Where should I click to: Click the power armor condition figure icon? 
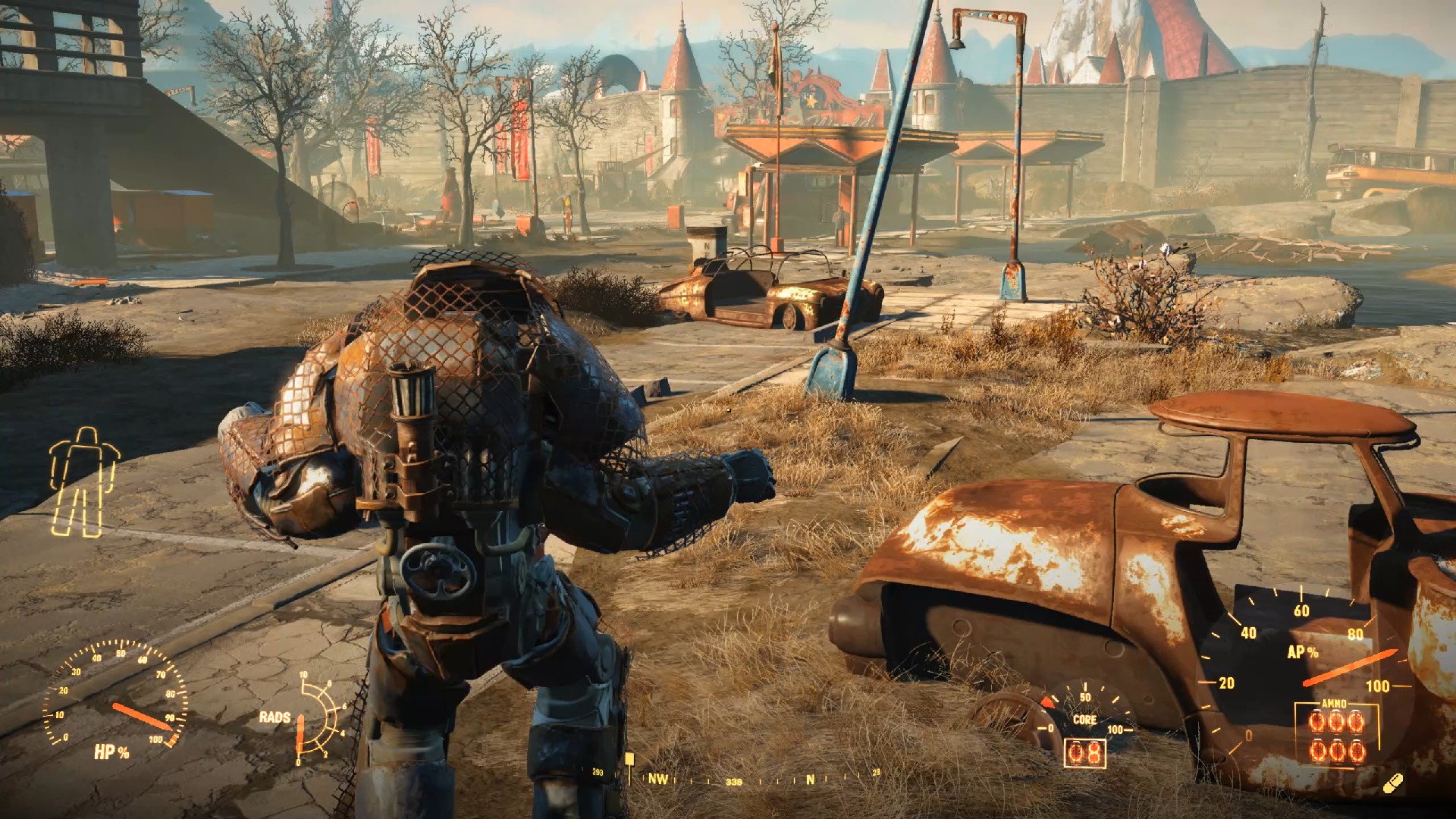(x=85, y=482)
